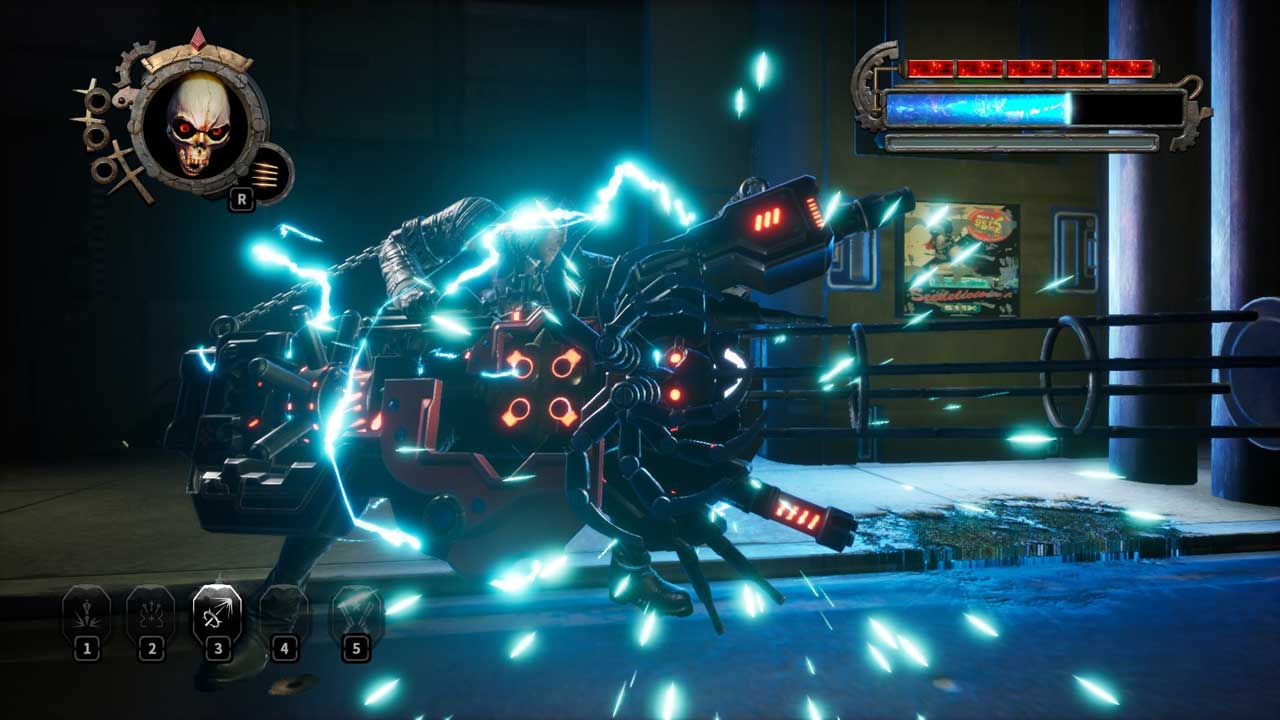
Task: Activate the triple-arrow ability in slot 2
Action: pos(151,612)
